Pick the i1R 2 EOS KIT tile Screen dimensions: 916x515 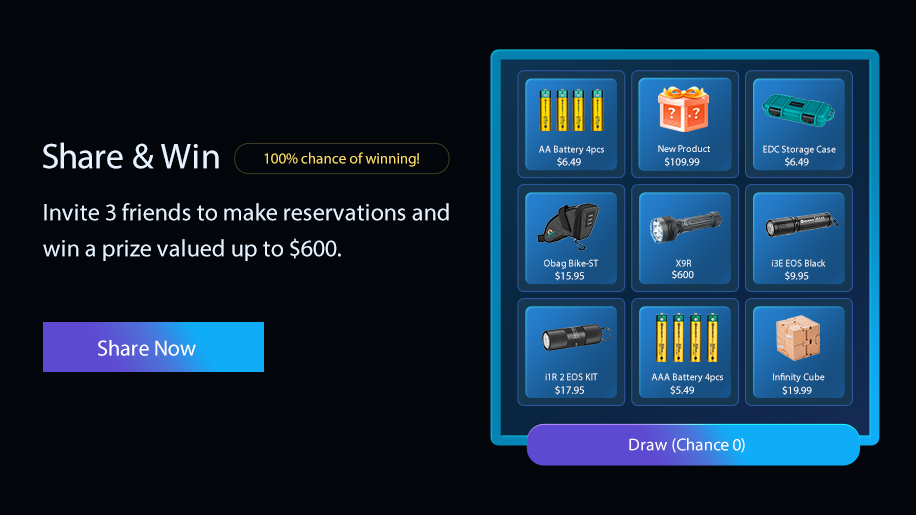(571, 351)
